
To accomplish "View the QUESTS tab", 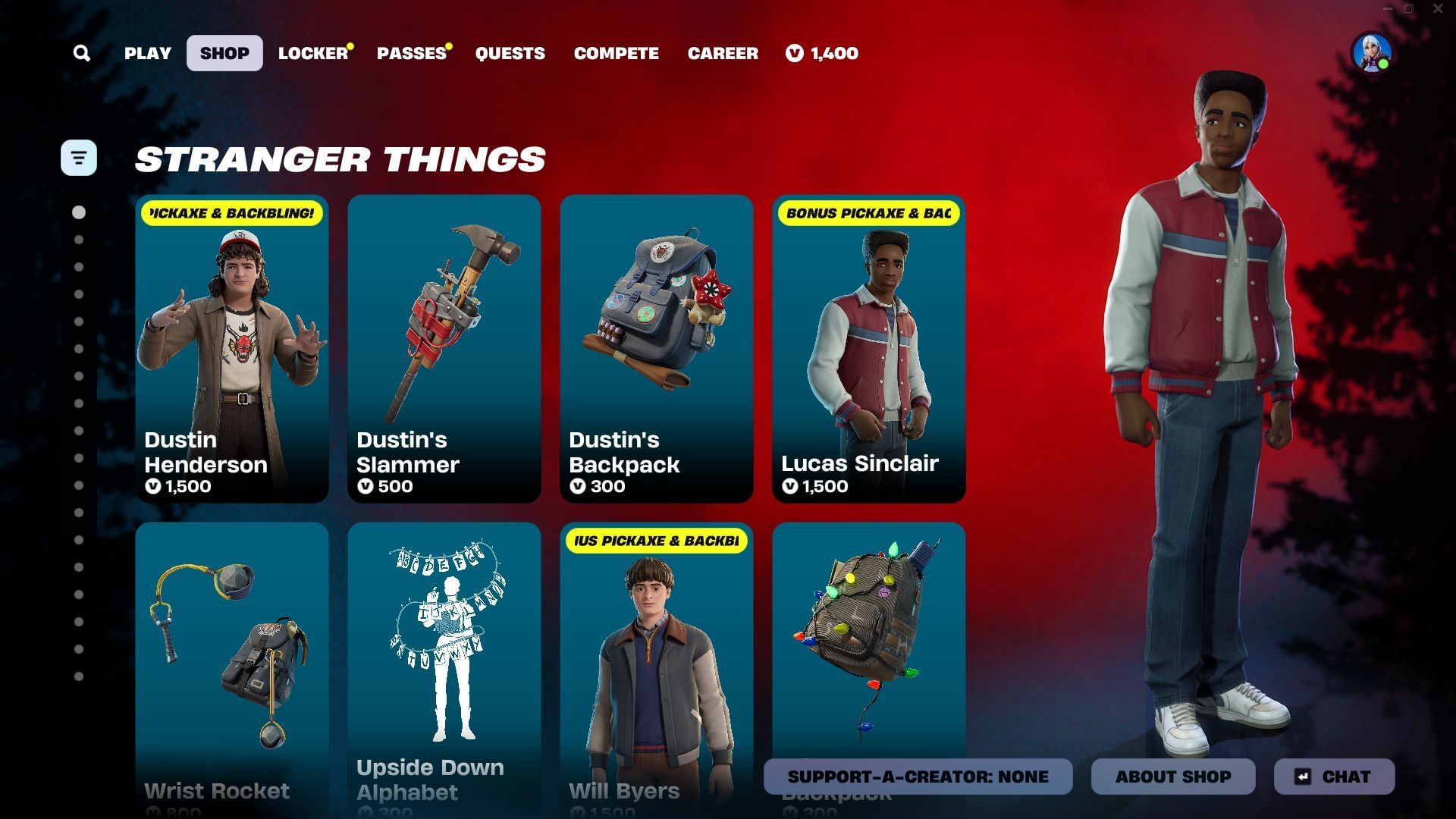I will click(x=510, y=53).
